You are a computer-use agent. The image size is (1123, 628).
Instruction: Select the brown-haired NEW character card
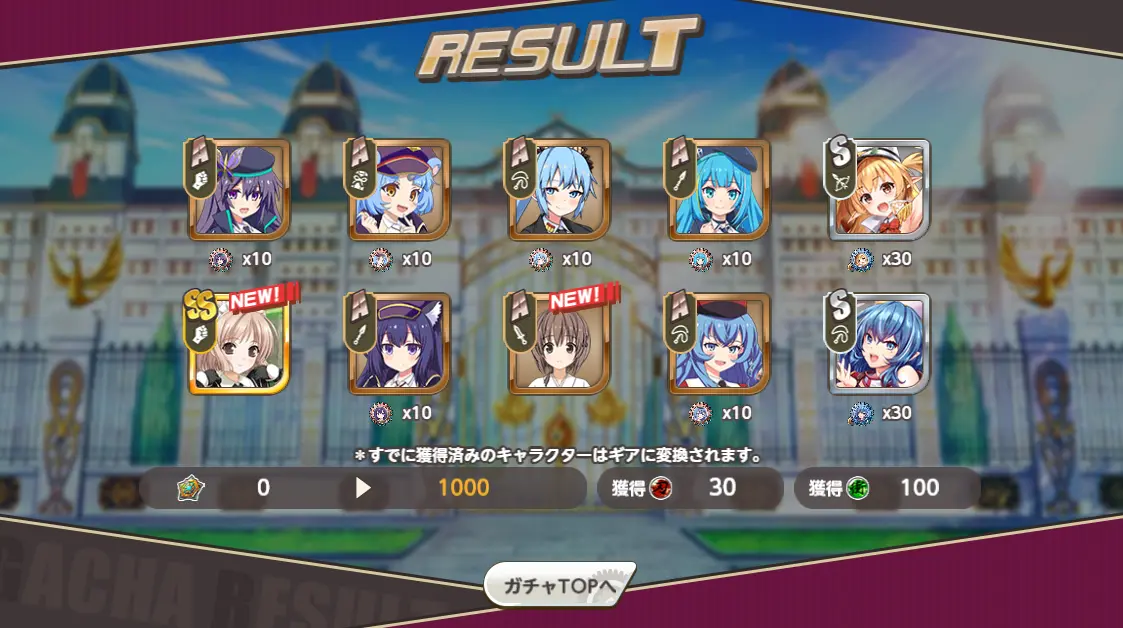click(560, 343)
